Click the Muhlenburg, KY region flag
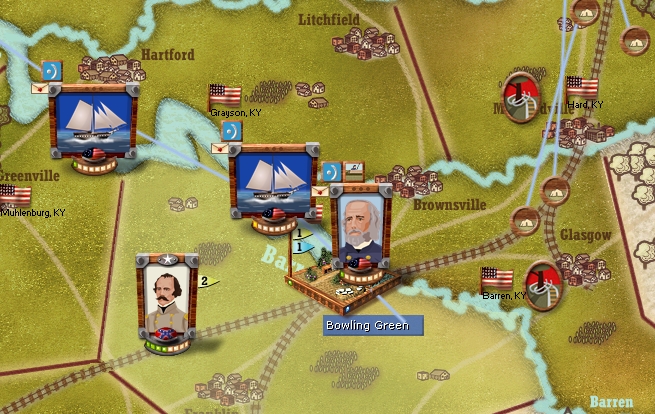The width and height of the screenshot is (655, 414). 15,195
